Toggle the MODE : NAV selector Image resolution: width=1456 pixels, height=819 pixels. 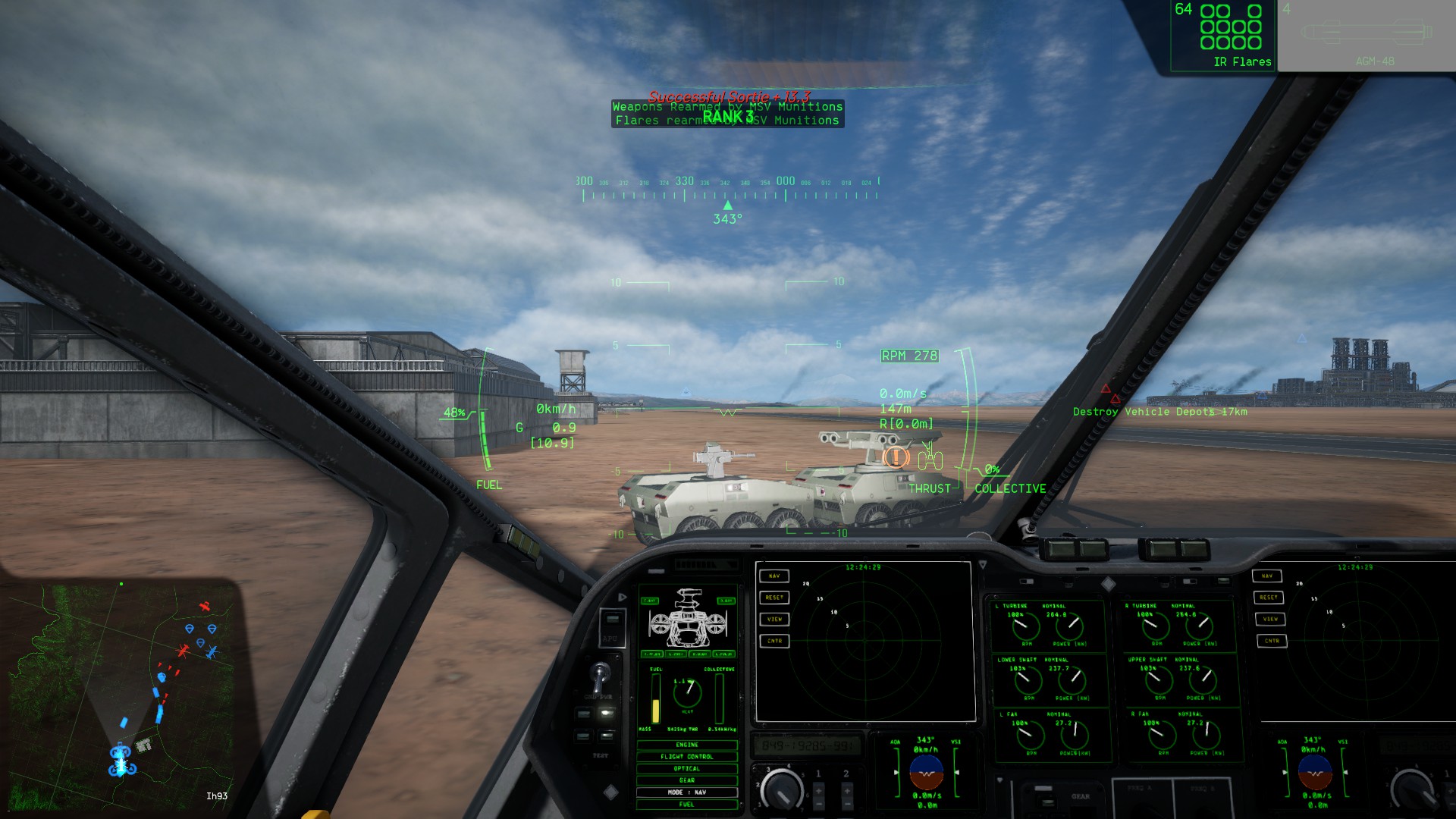[x=687, y=792]
